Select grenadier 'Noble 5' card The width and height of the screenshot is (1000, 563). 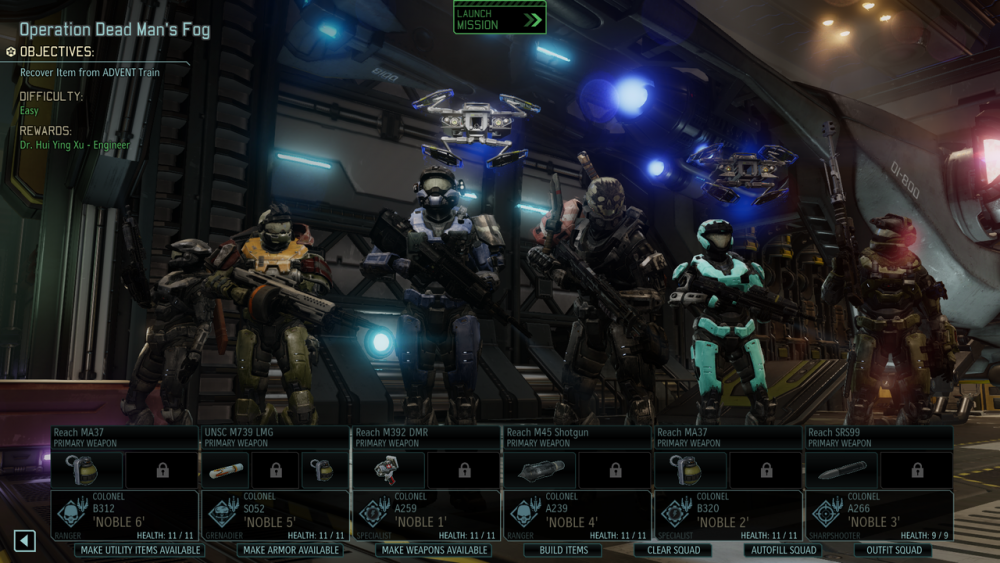275,514
